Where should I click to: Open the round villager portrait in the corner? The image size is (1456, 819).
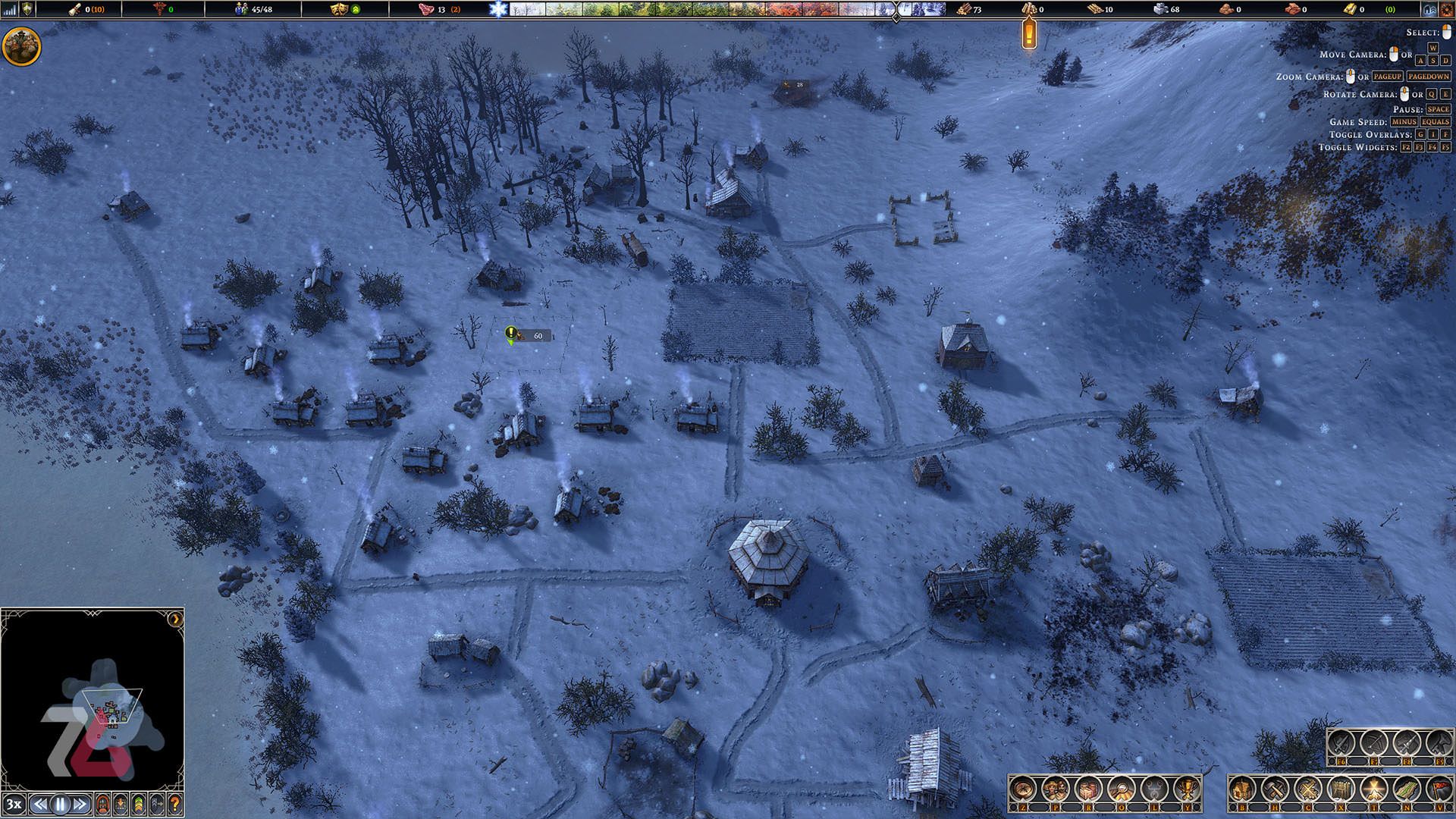click(22, 47)
